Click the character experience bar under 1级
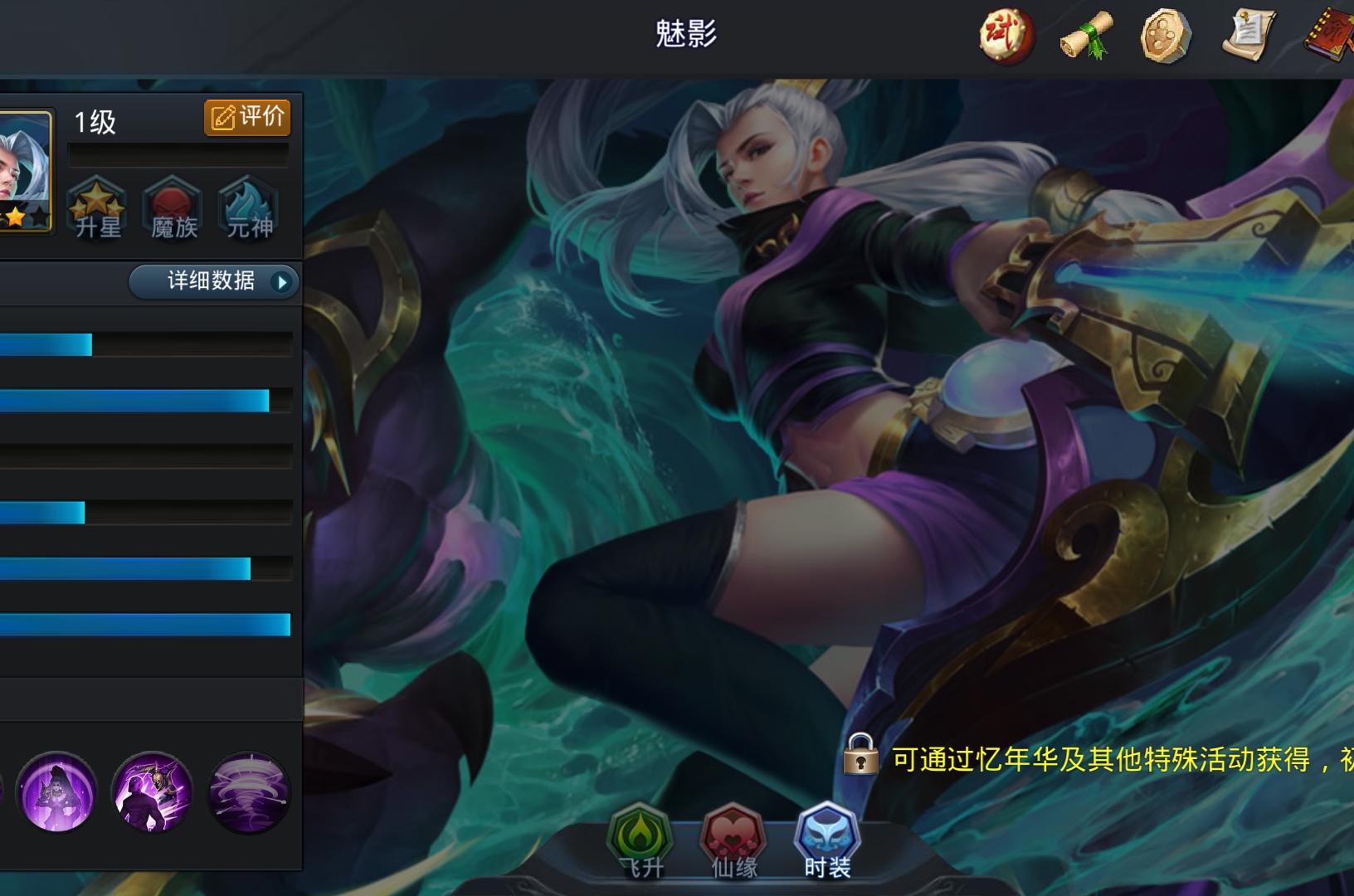Image resolution: width=1354 pixels, height=896 pixels. tap(178, 153)
